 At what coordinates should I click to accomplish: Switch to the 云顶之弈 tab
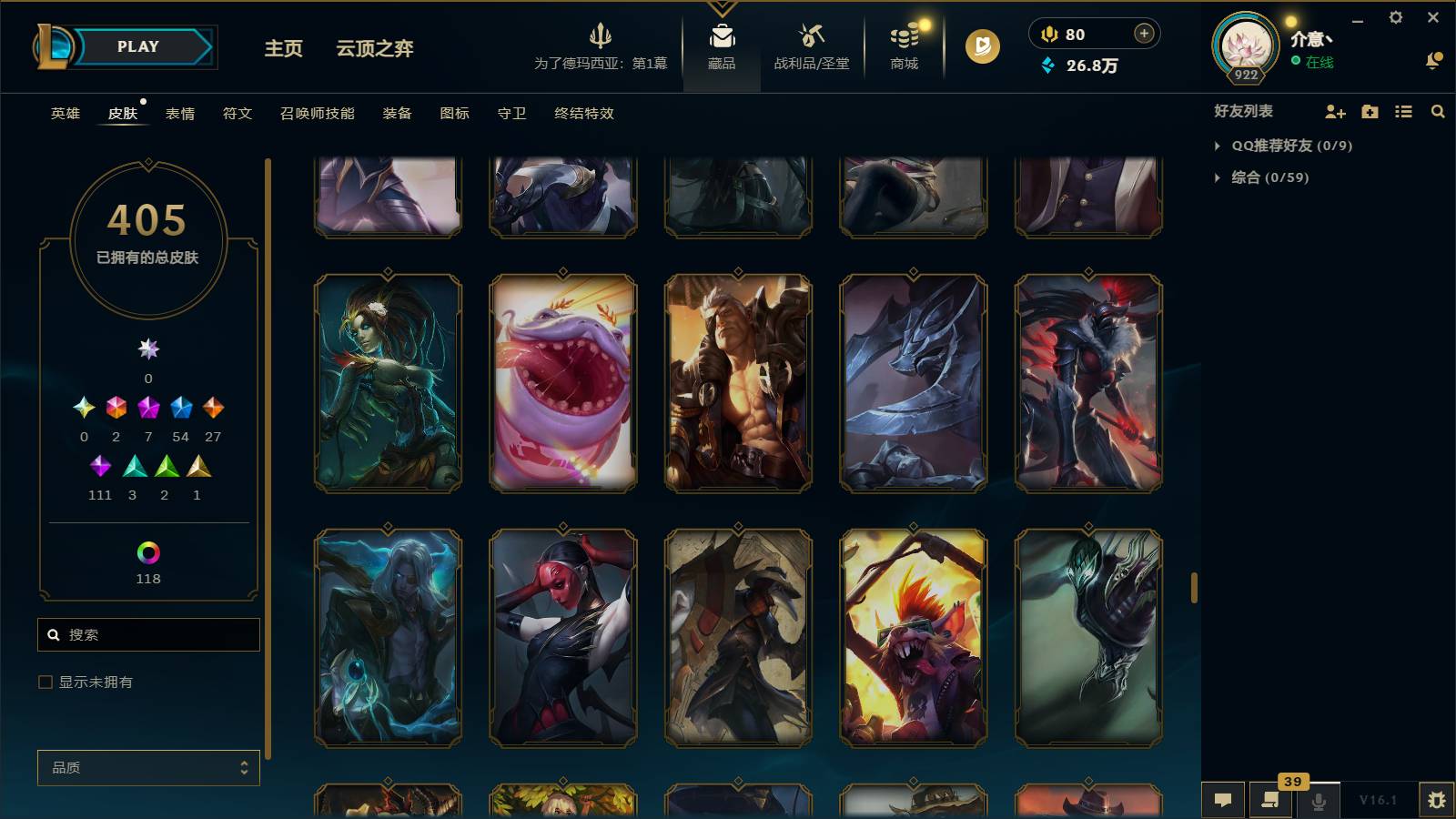(x=375, y=50)
